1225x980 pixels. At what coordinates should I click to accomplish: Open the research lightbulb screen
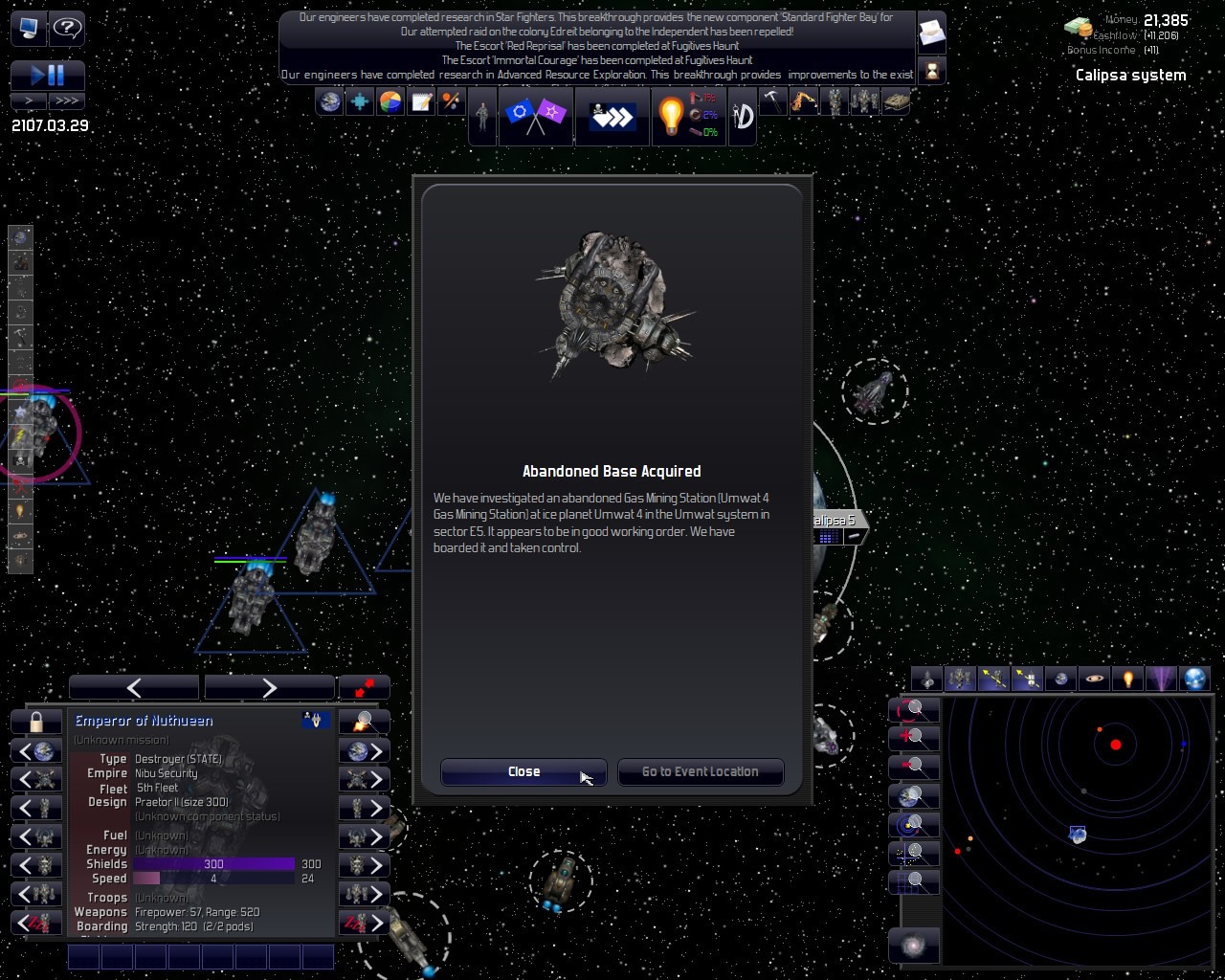click(x=670, y=117)
